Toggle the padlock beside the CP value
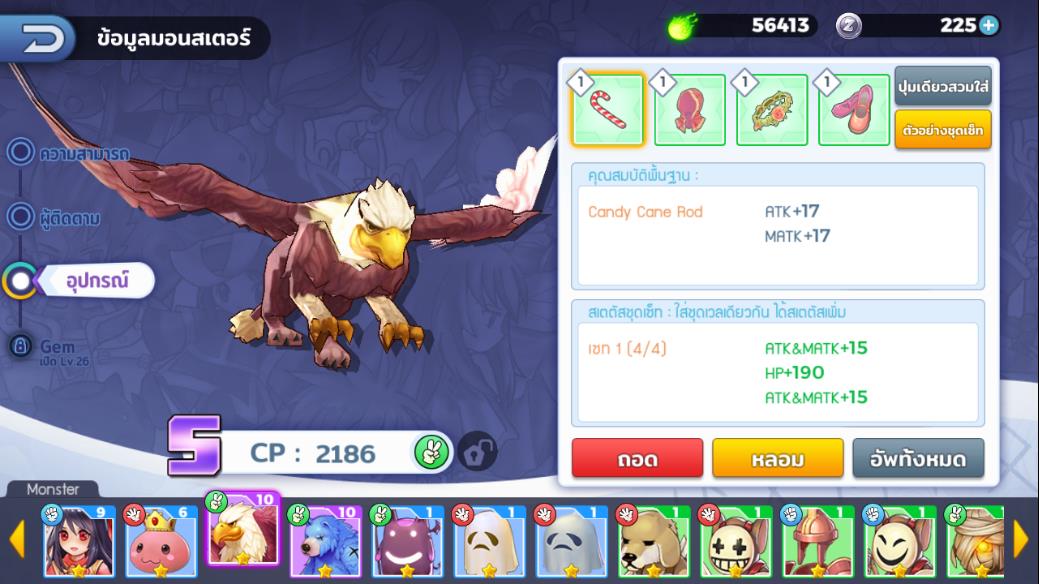 [477, 452]
